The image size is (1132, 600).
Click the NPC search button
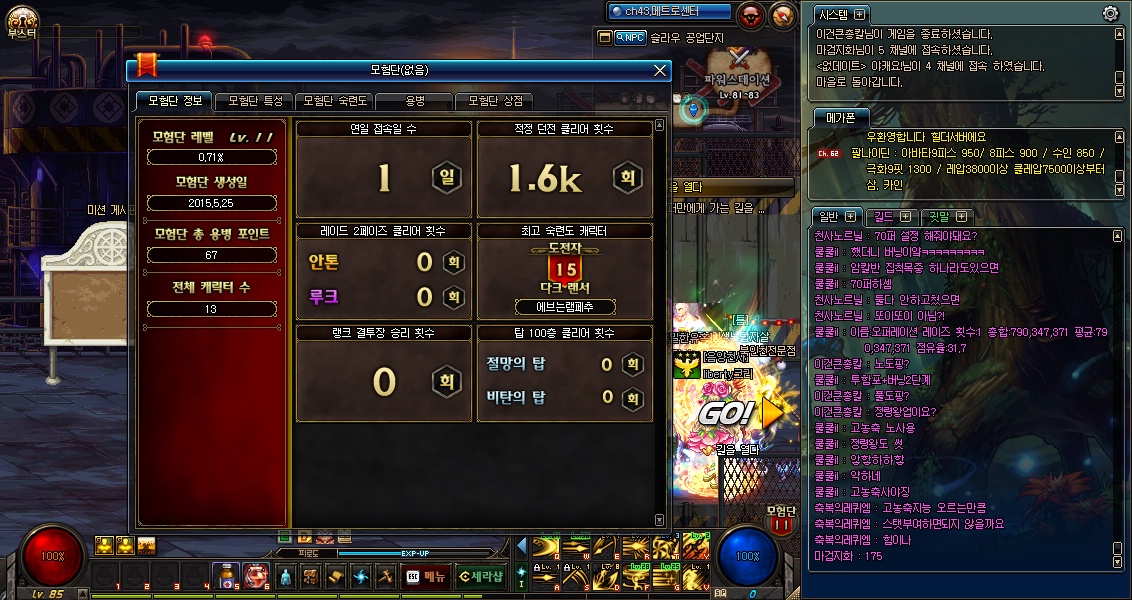click(630, 37)
